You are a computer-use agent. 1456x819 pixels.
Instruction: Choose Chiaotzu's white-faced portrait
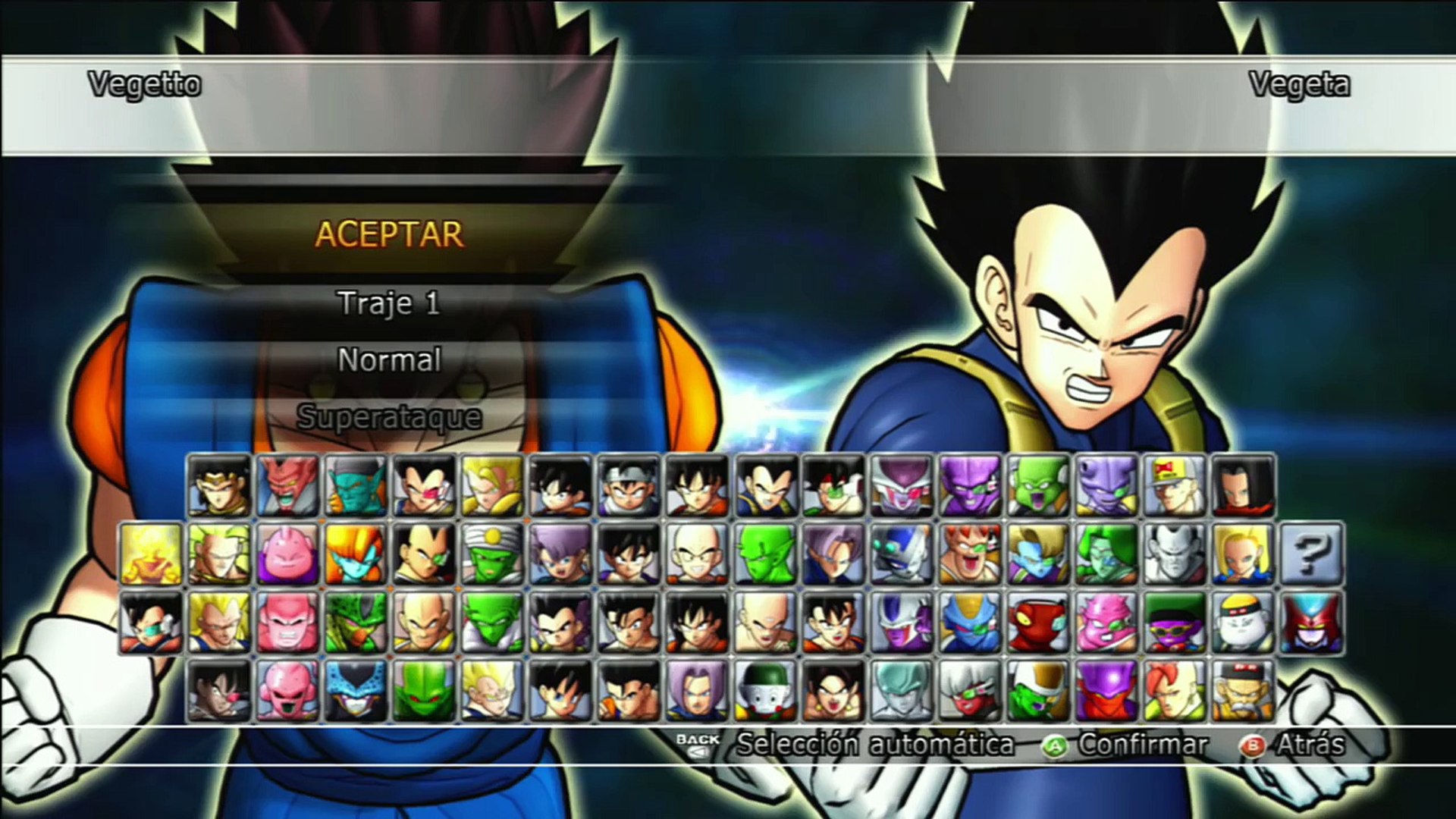tap(765, 691)
